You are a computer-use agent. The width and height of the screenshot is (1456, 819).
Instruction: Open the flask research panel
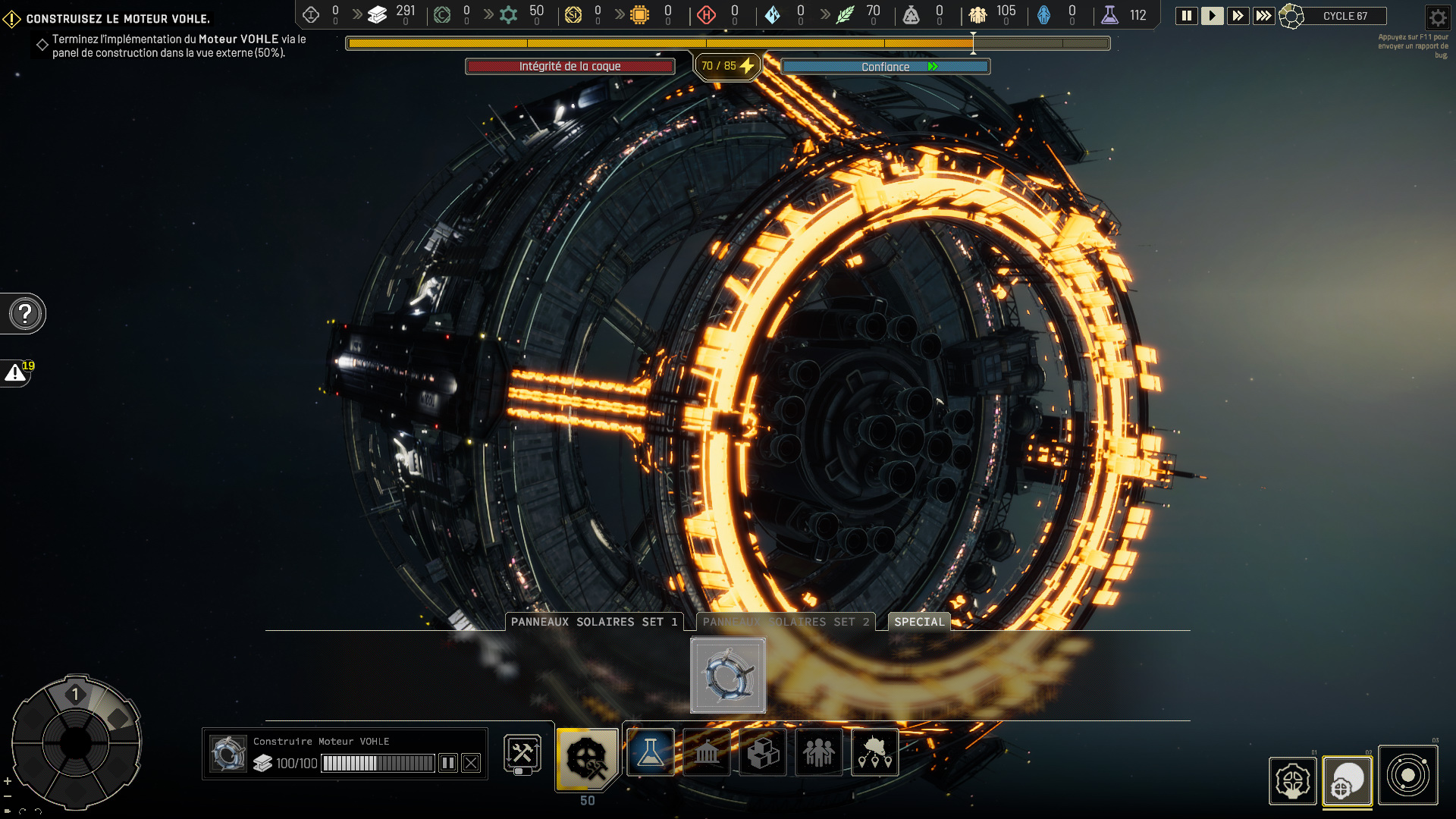click(x=651, y=752)
